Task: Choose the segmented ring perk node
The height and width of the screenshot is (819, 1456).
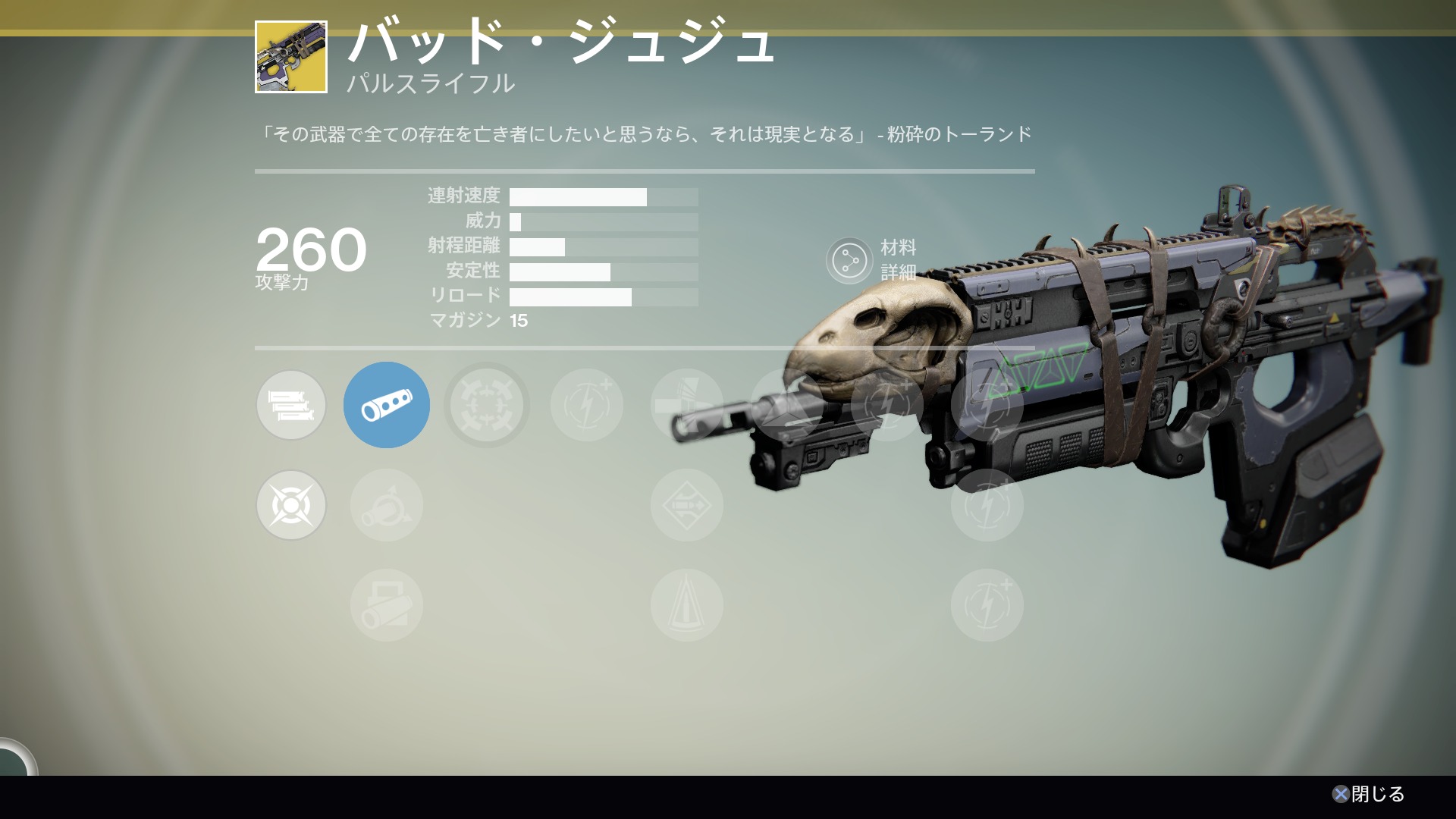Action: pos(486,405)
